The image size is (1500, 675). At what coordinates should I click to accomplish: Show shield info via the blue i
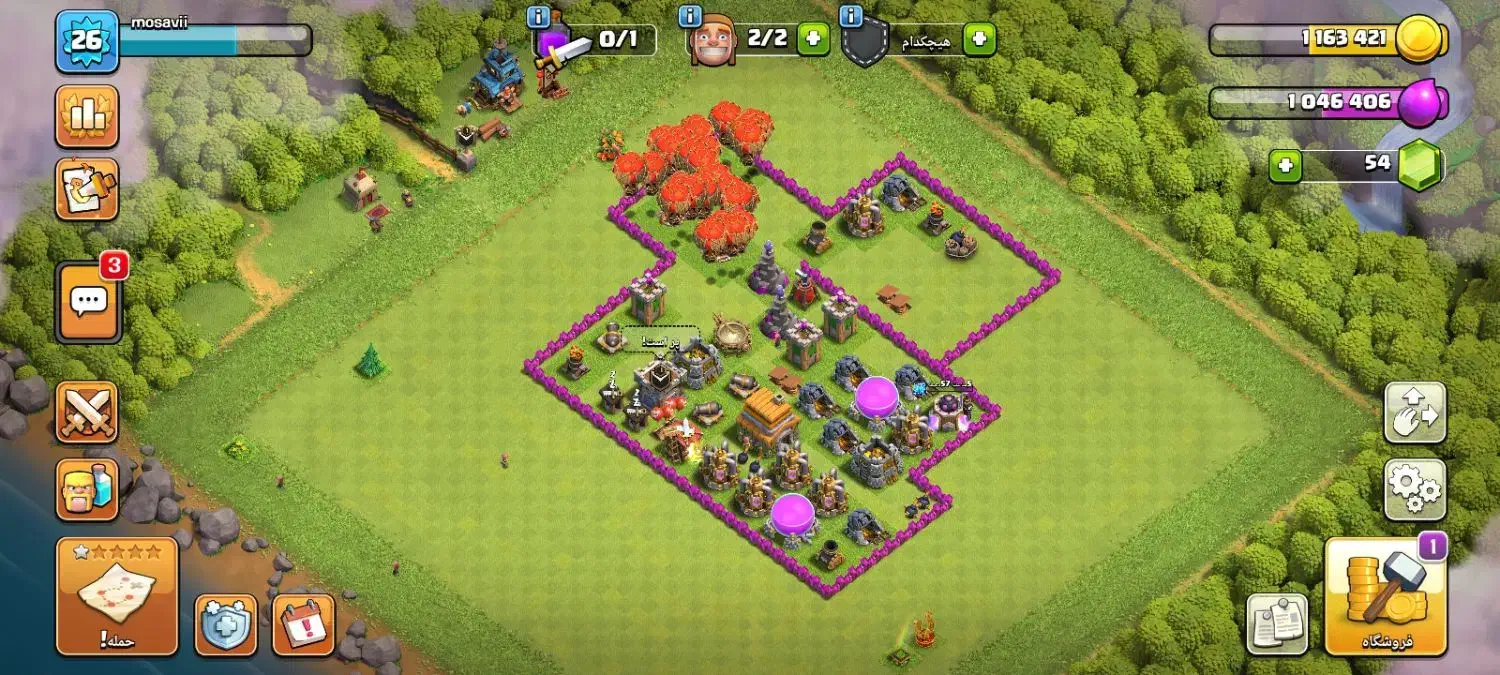point(851,16)
